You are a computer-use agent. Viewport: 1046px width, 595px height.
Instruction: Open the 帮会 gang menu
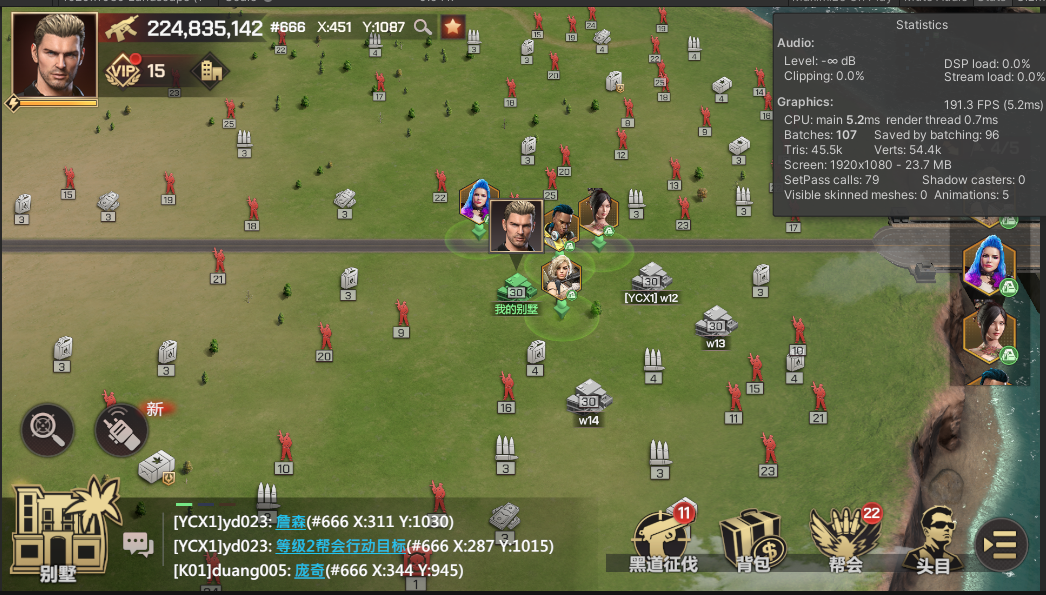(x=846, y=540)
